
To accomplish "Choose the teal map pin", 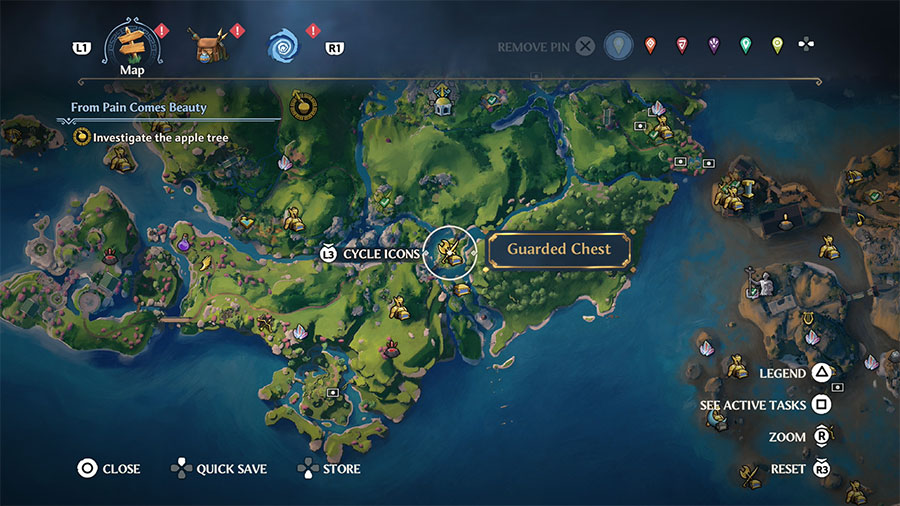I will click(x=745, y=45).
